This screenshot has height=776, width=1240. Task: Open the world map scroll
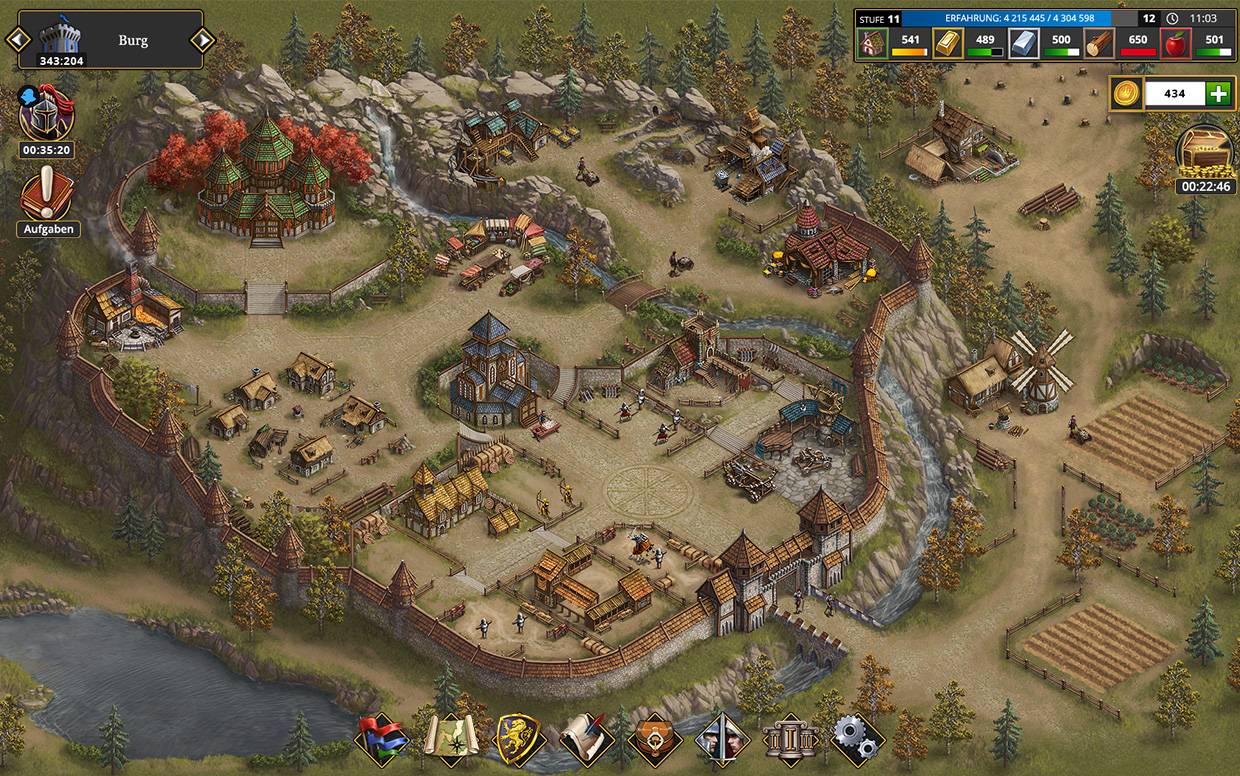pos(450,740)
